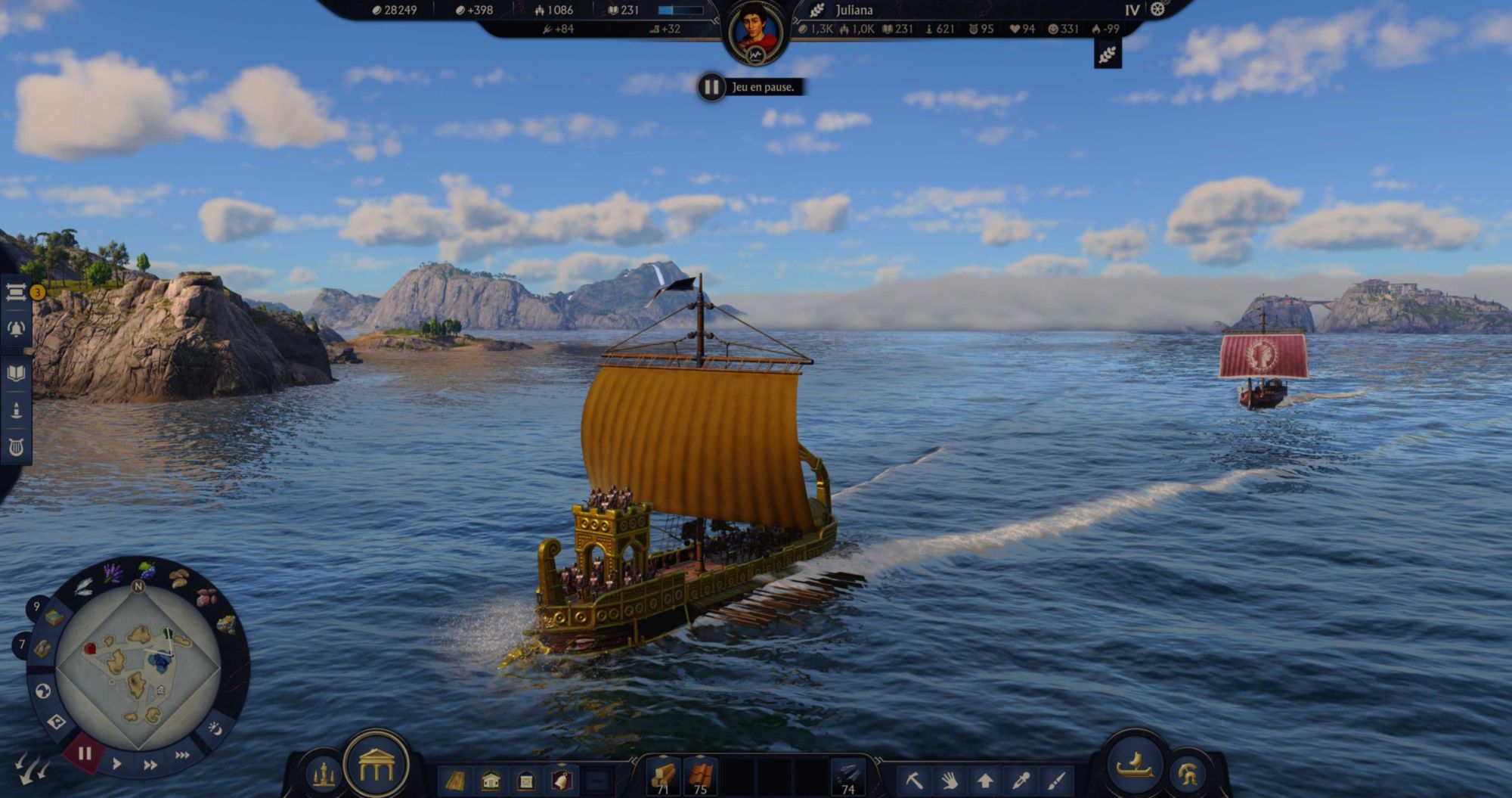Open the codex book from the sidebar
This screenshot has height=798, width=1512.
[16, 373]
